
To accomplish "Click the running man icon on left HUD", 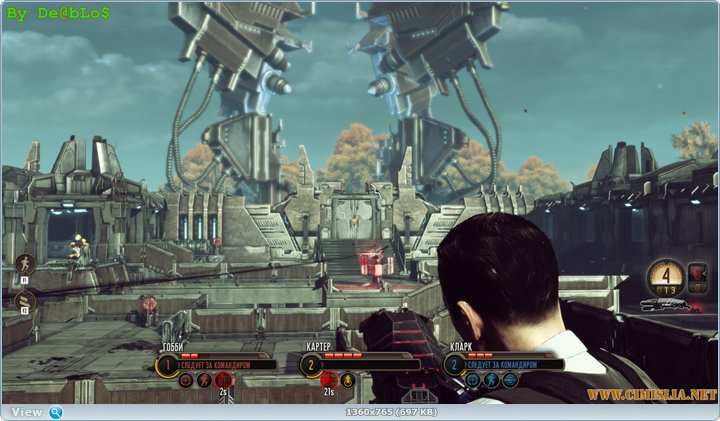I will pos(27,264).
